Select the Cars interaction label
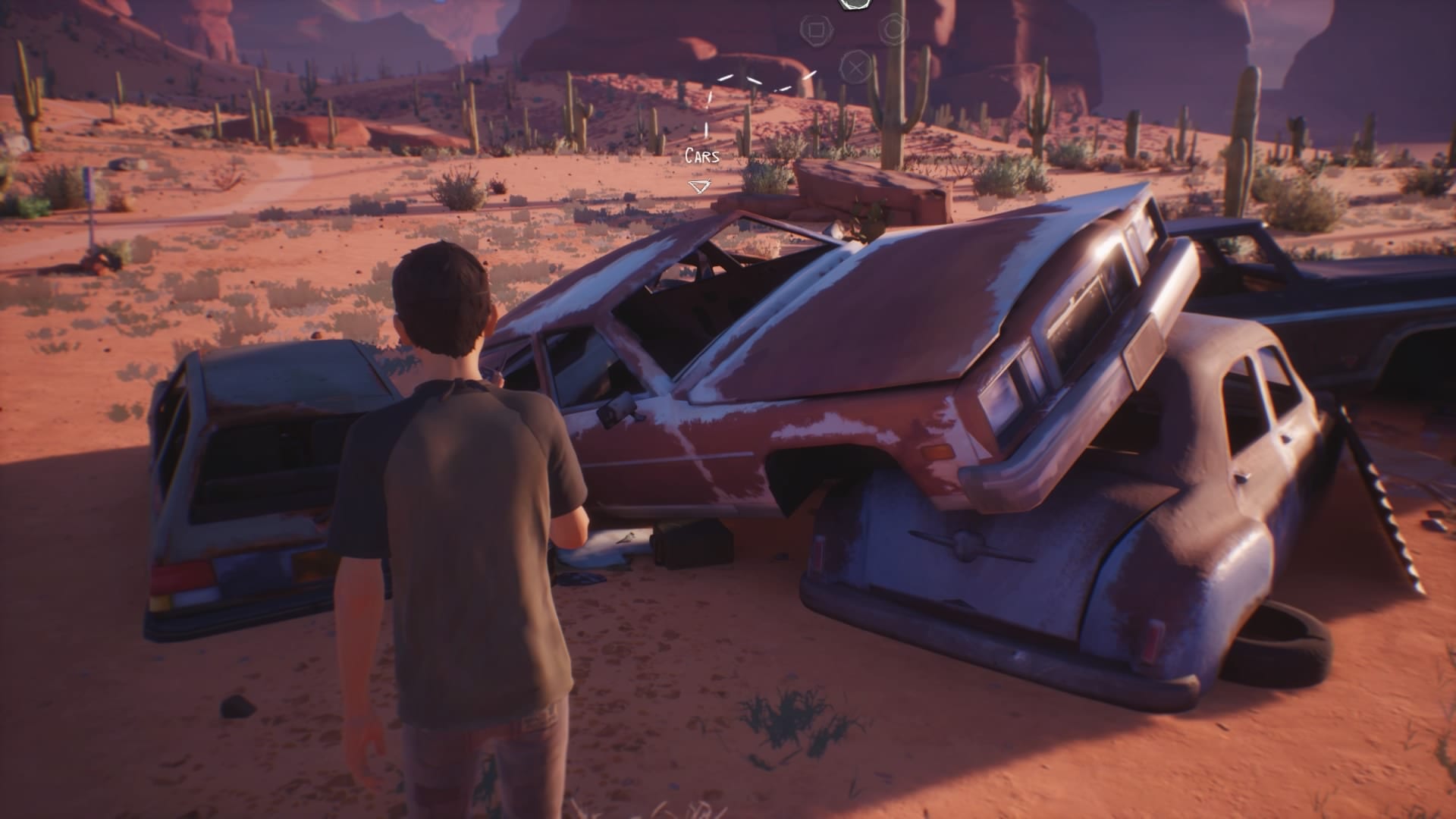The image size is (1456, 819). (x=701, y=156)
